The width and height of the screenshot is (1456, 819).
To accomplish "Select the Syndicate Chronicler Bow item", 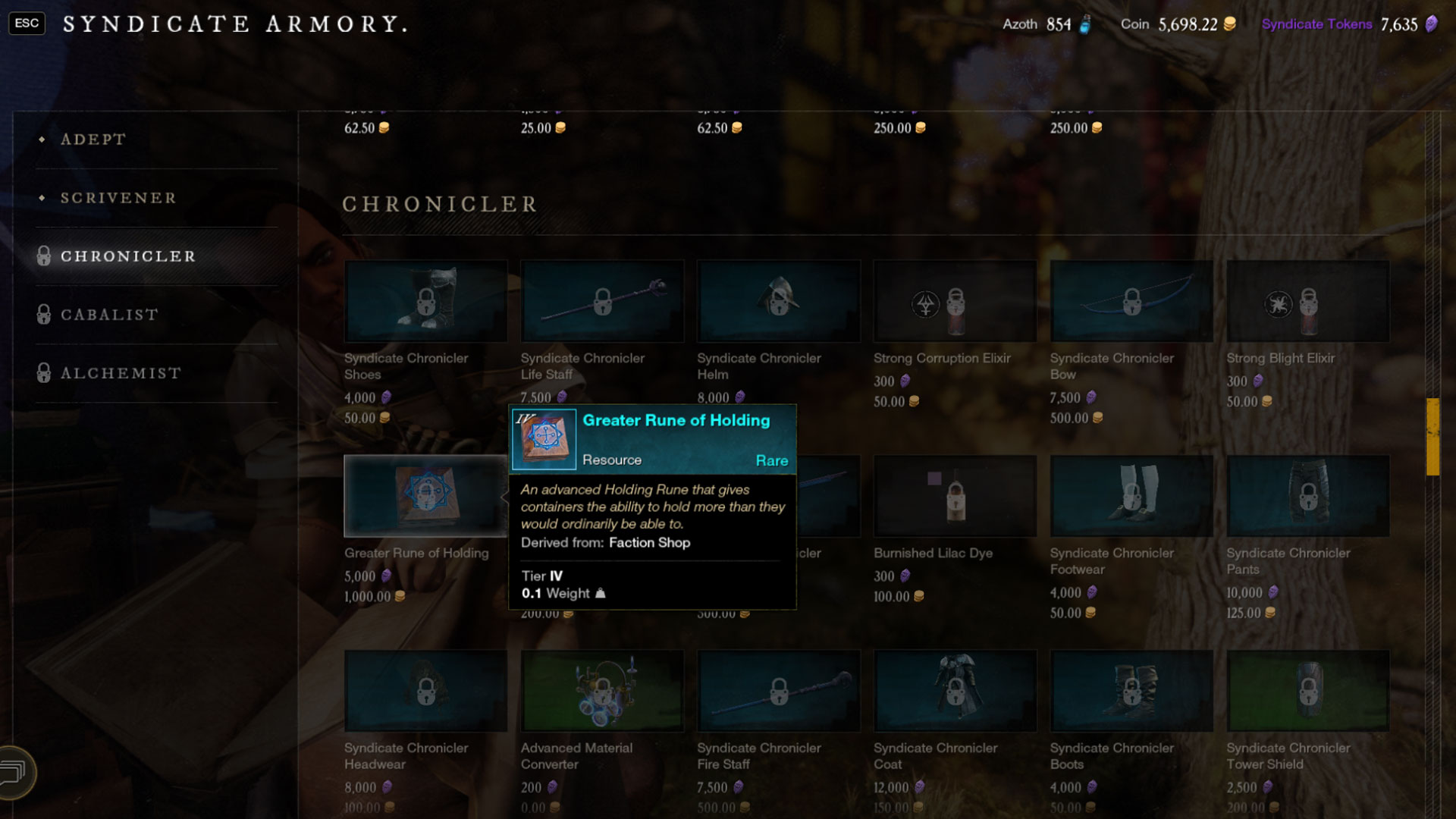I will coord(1131,301).
